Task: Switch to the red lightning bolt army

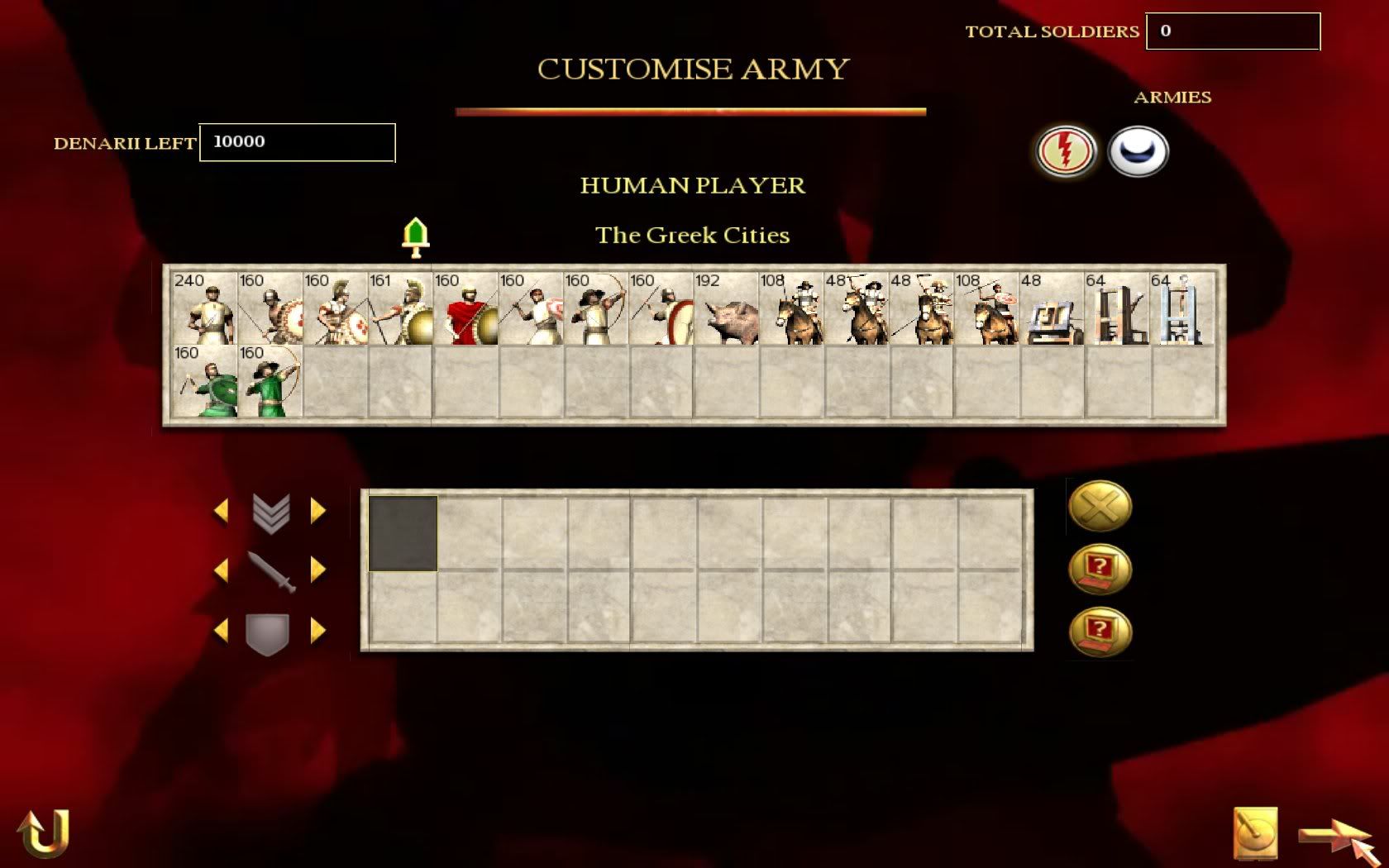Action: [1066, 151]
